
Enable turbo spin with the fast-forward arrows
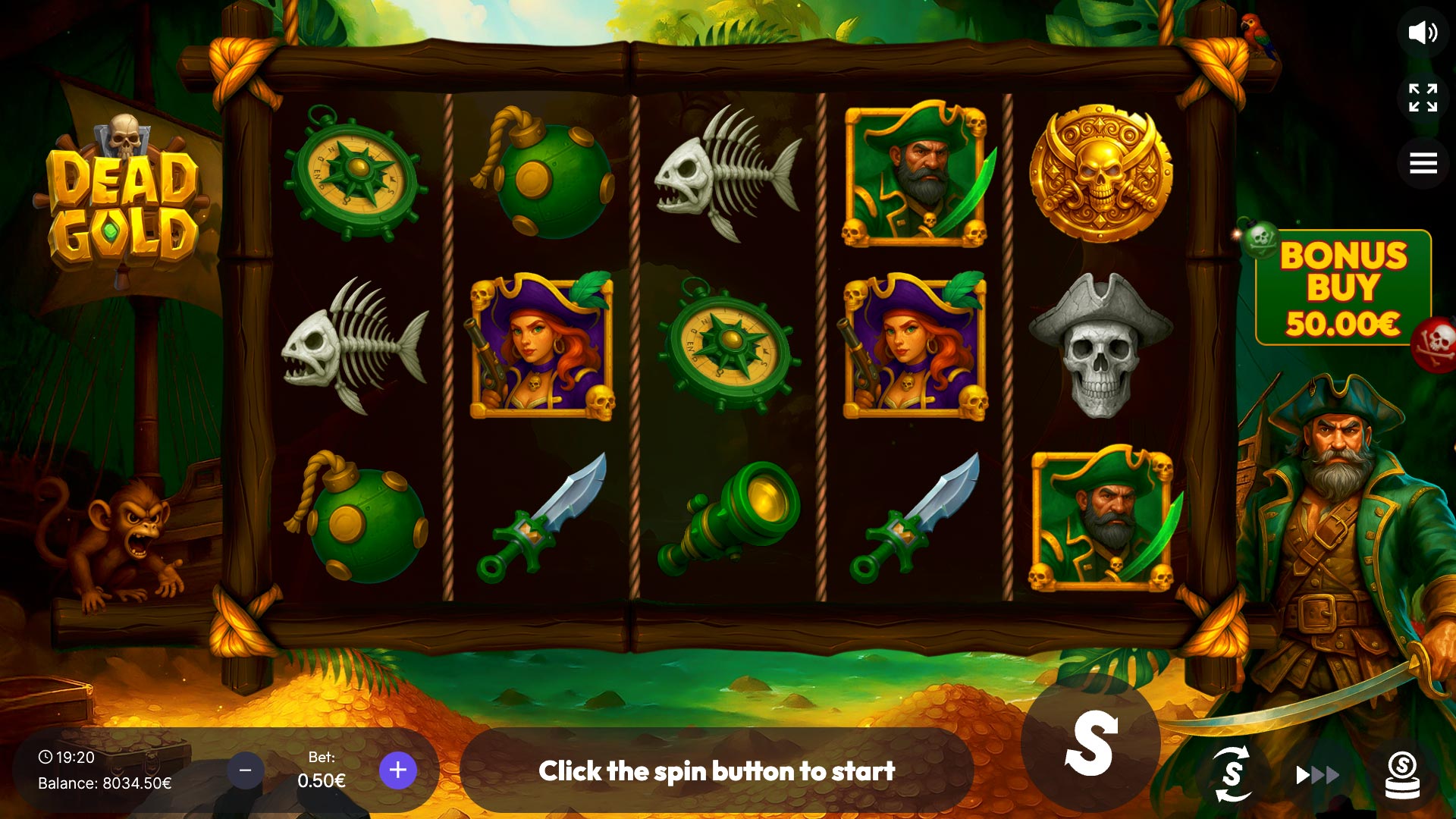click(x=1316, y=775)
